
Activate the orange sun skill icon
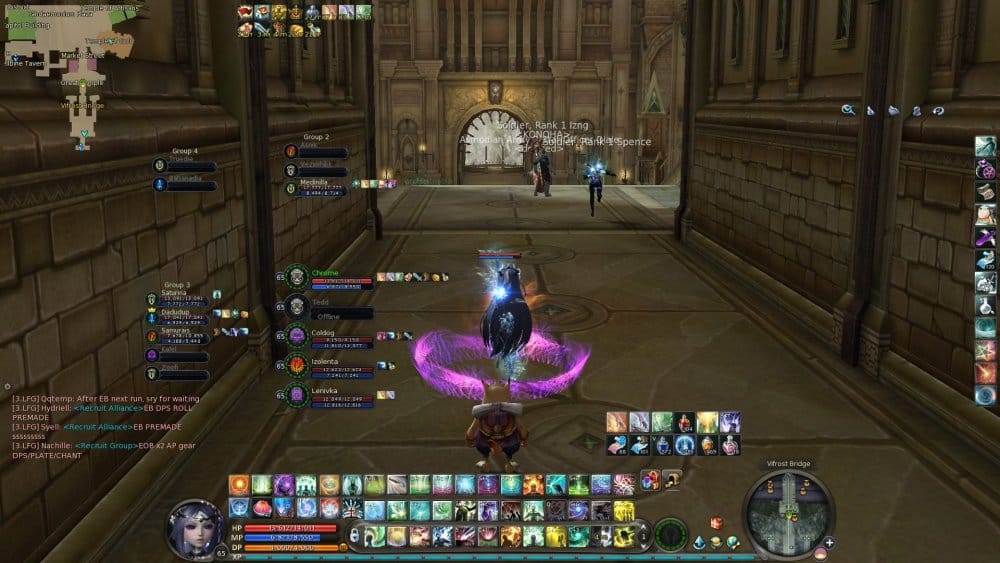click(239, 485)
